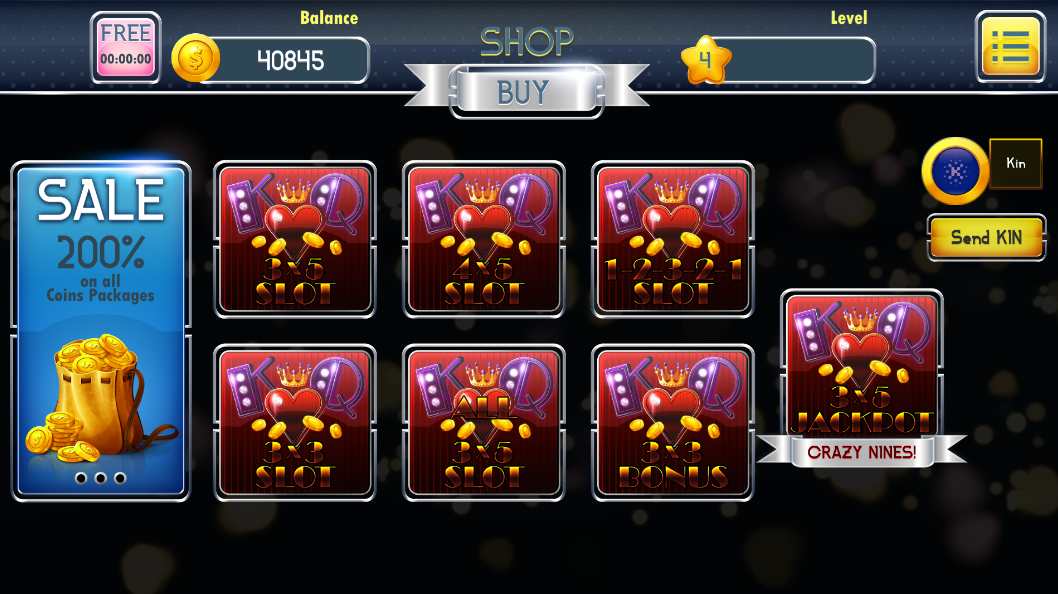This screenshot has height=594, width=1058.
Task: Open the yellow list menu
Action: tap(1010, 46)
